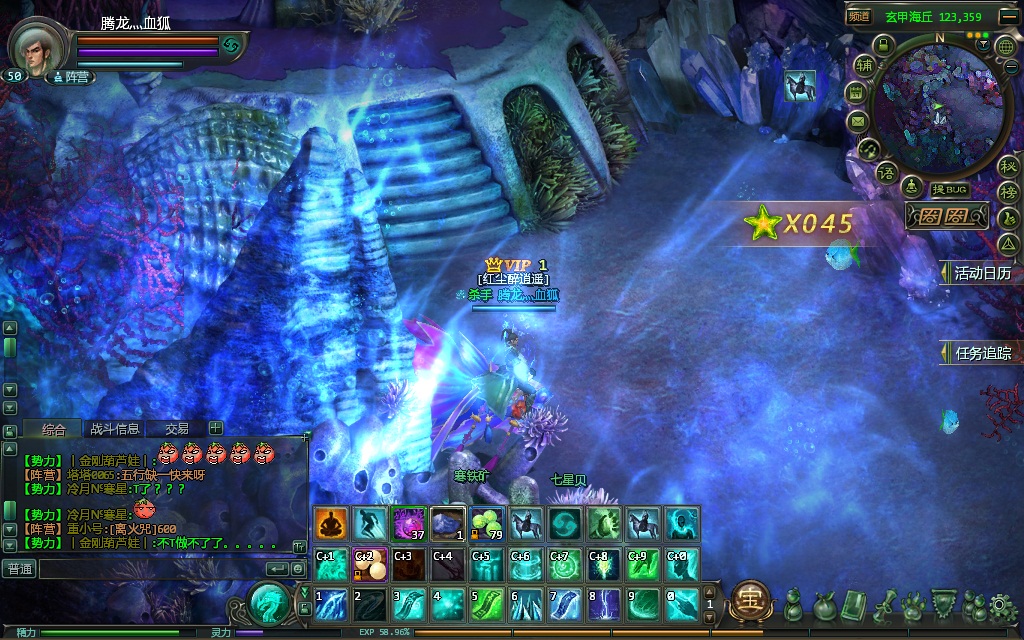Image resolution: width=1024 pixels, height=640 pixels.
Task: Open the mail envelope icon
Action: (857, 121)
